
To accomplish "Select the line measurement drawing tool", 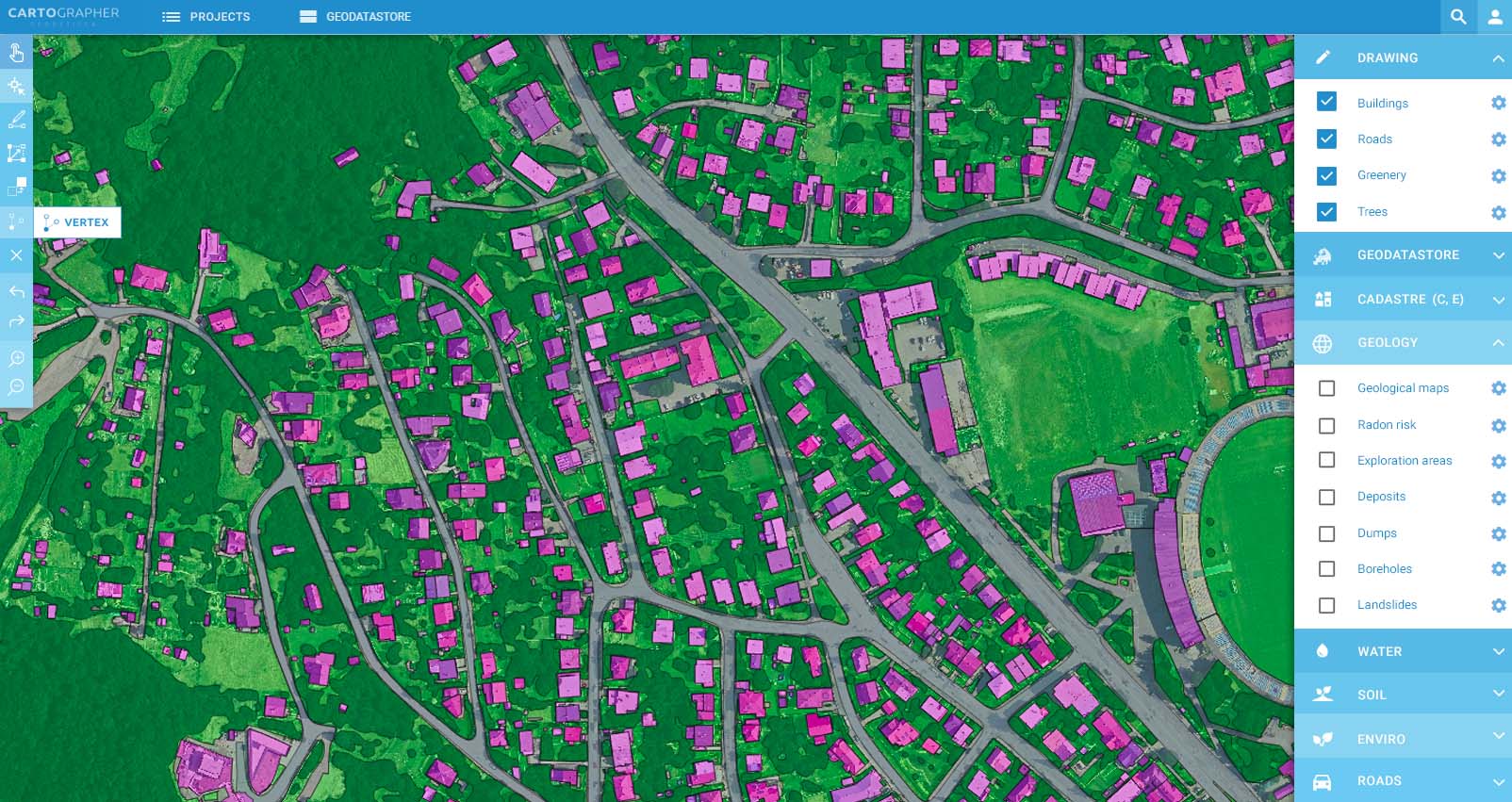I will click(16, 120).
